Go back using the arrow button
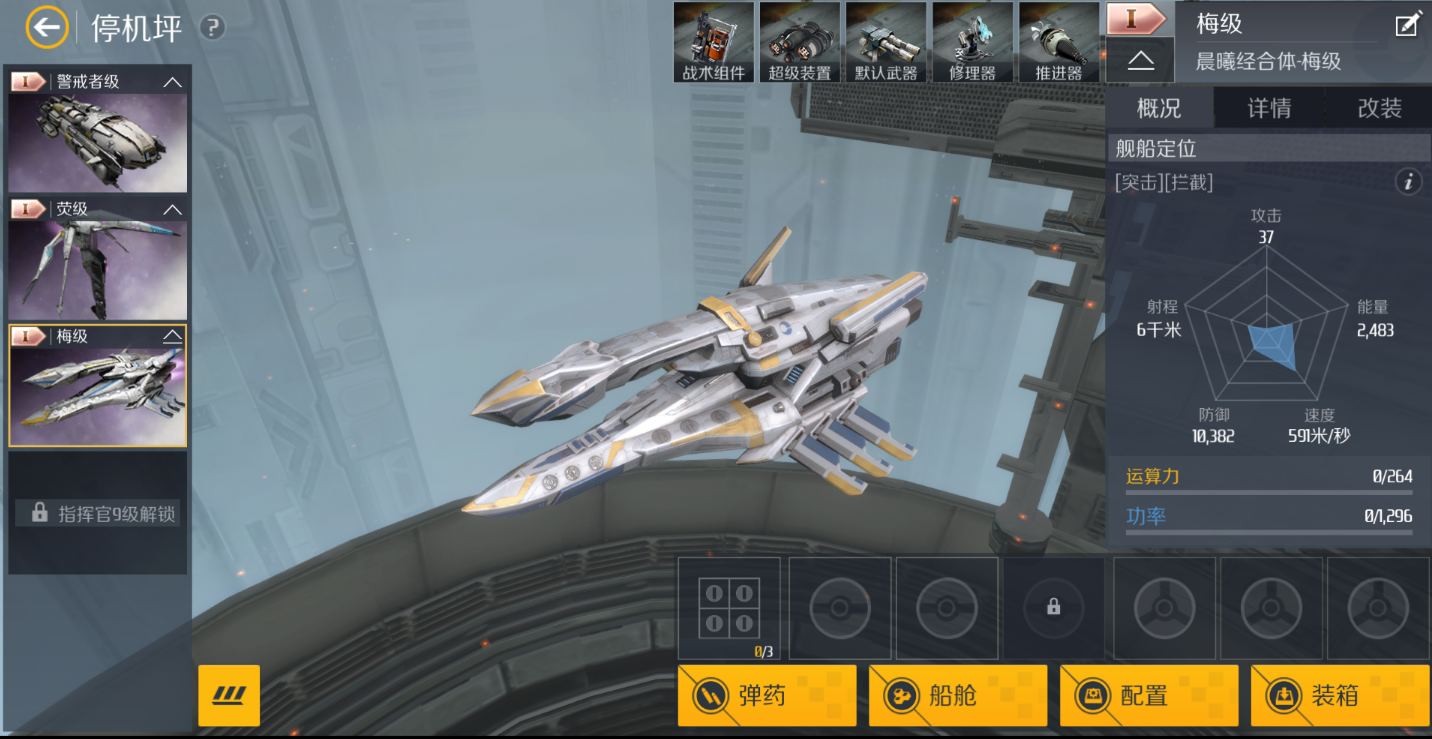Screen dimensions: 1432x739 [46, 28]
